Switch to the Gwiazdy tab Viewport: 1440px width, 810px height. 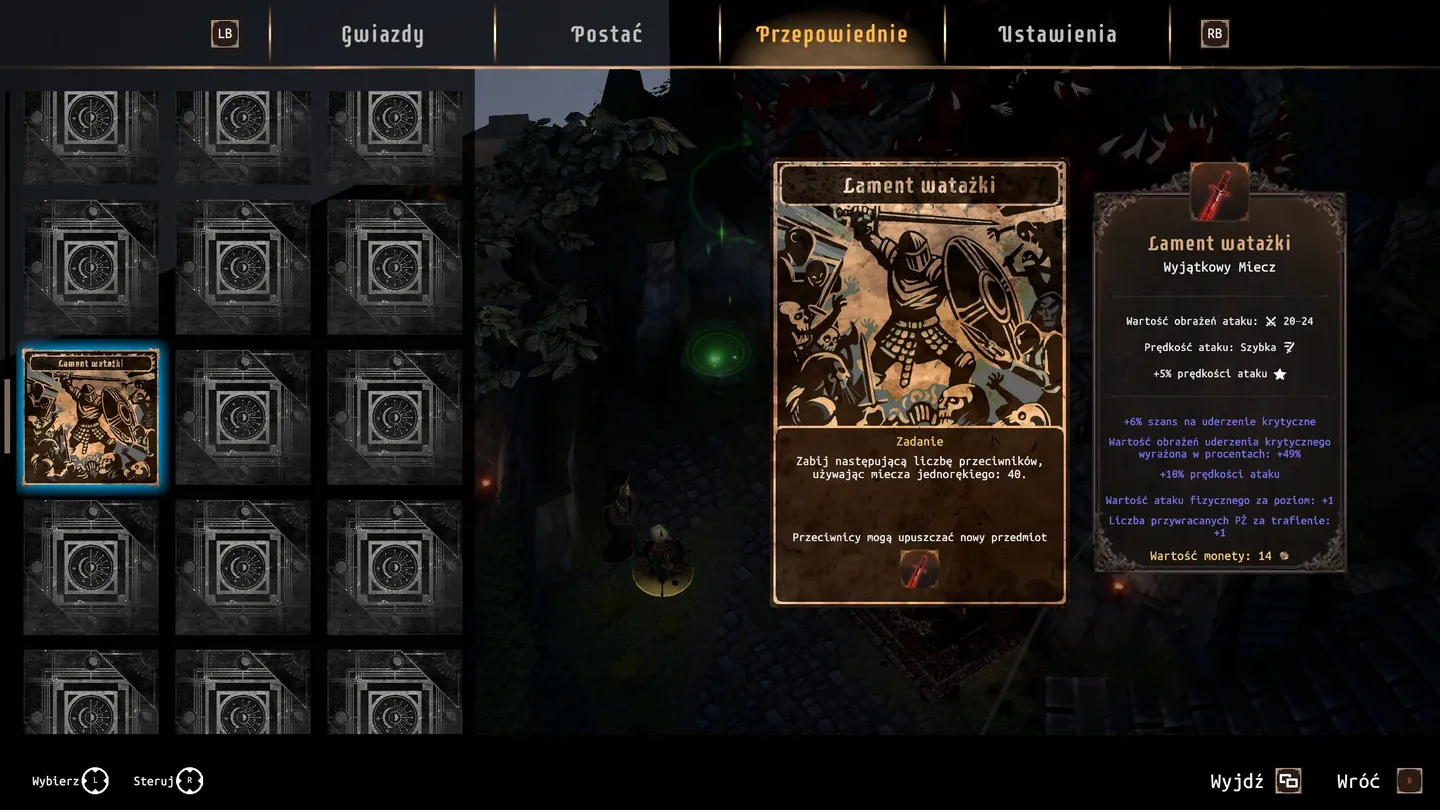(382, 34)
